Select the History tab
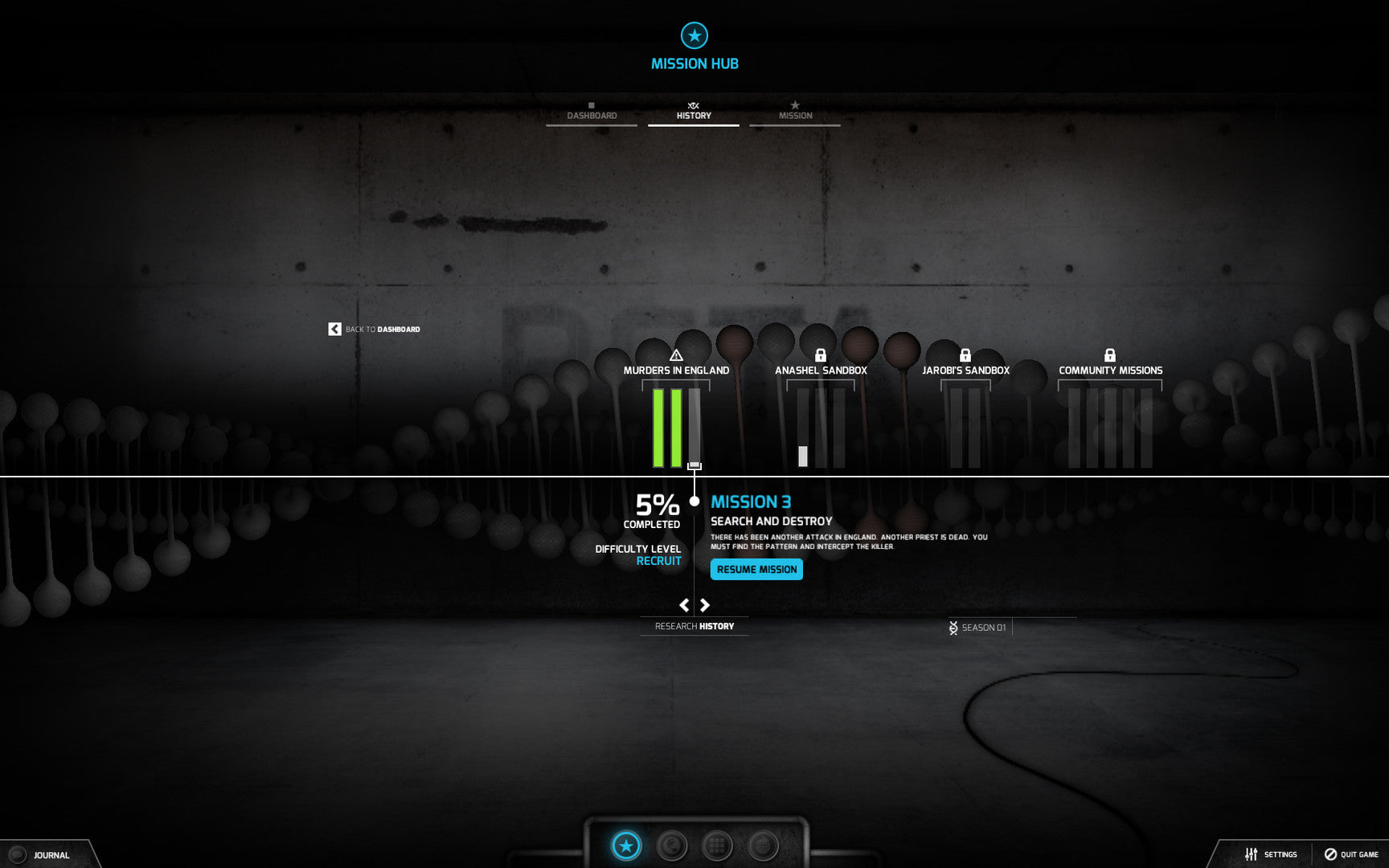This screenshot has height=868, width=1389. coord(694,113)
